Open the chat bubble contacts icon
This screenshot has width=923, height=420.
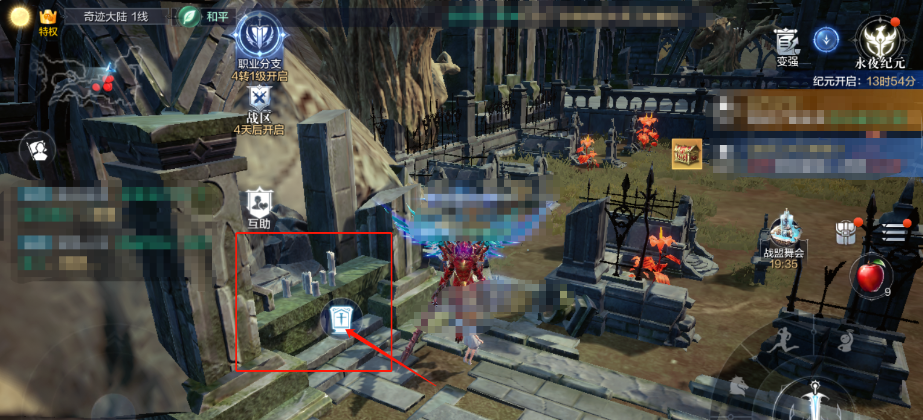pyautogui.click(x=38, y=150)
